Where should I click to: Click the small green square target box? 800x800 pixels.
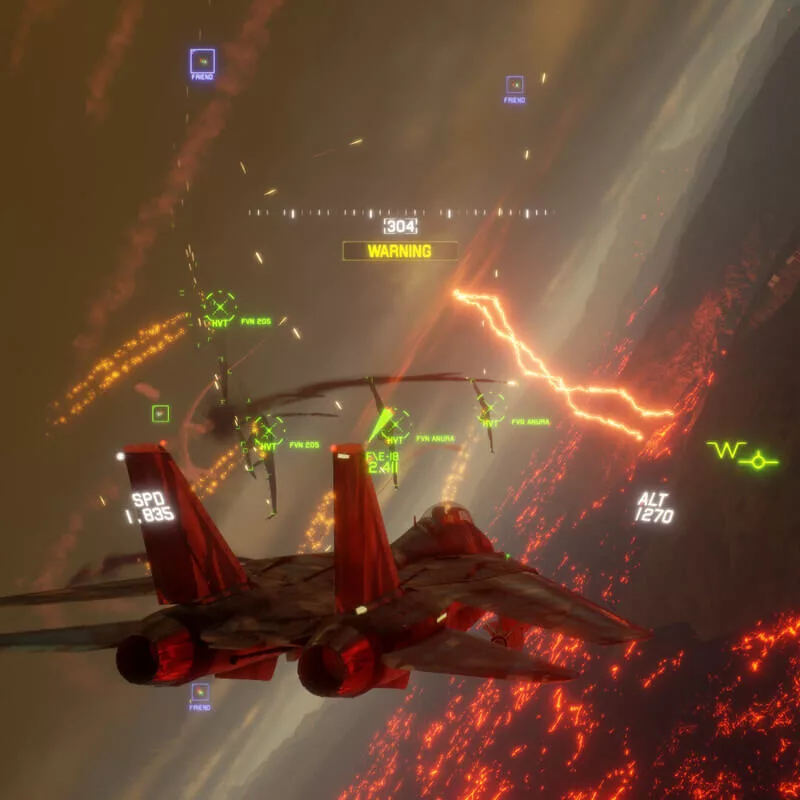click(160, 413)
